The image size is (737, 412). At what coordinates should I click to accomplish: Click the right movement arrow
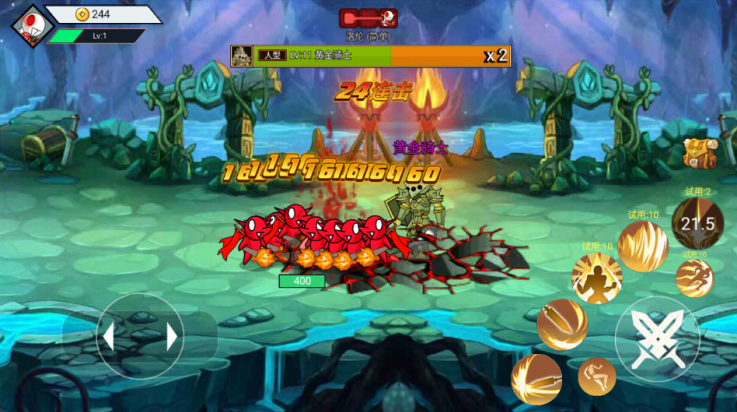(x=172, y=337)
